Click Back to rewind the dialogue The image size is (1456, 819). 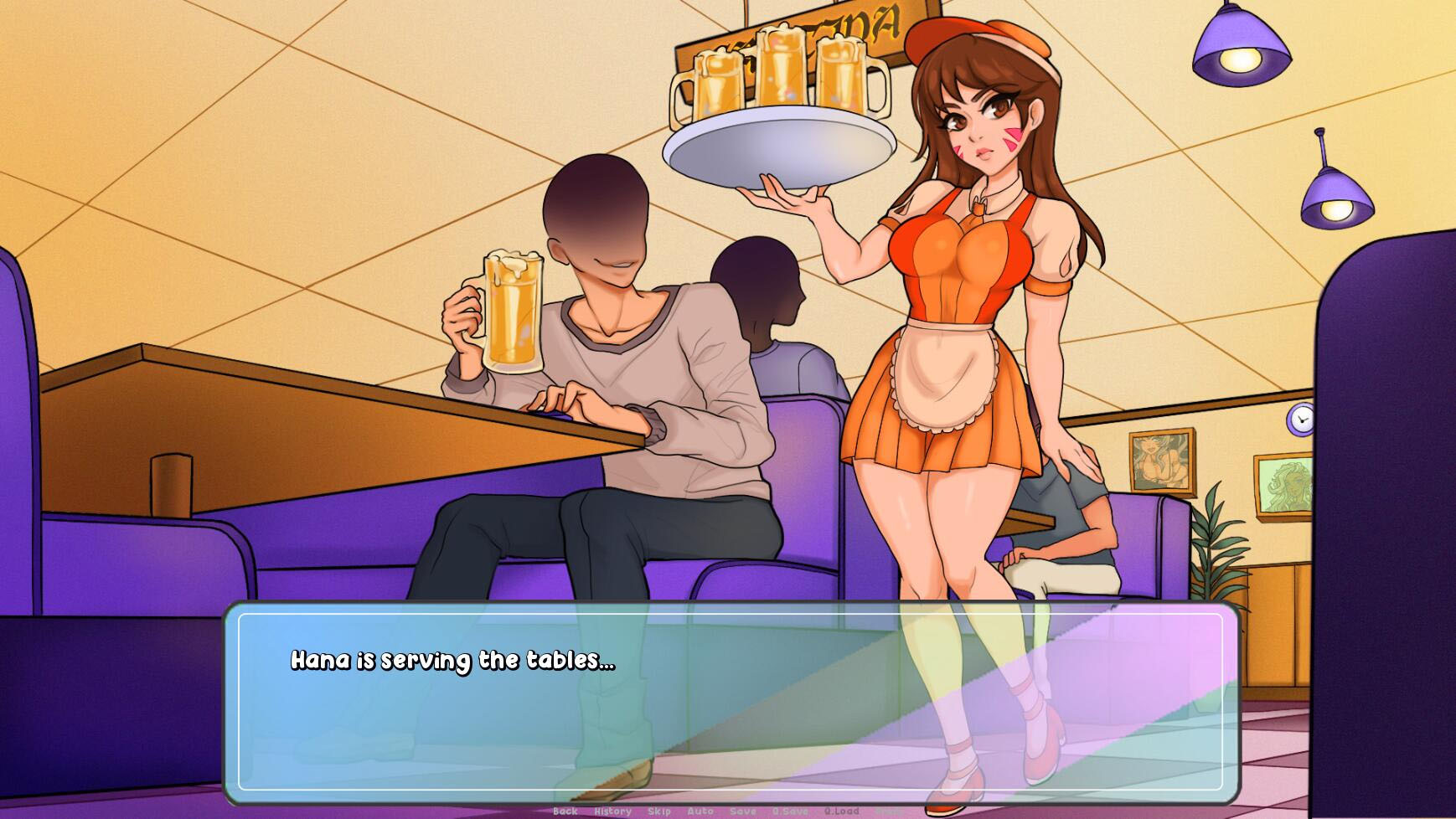tap(566, 811)
